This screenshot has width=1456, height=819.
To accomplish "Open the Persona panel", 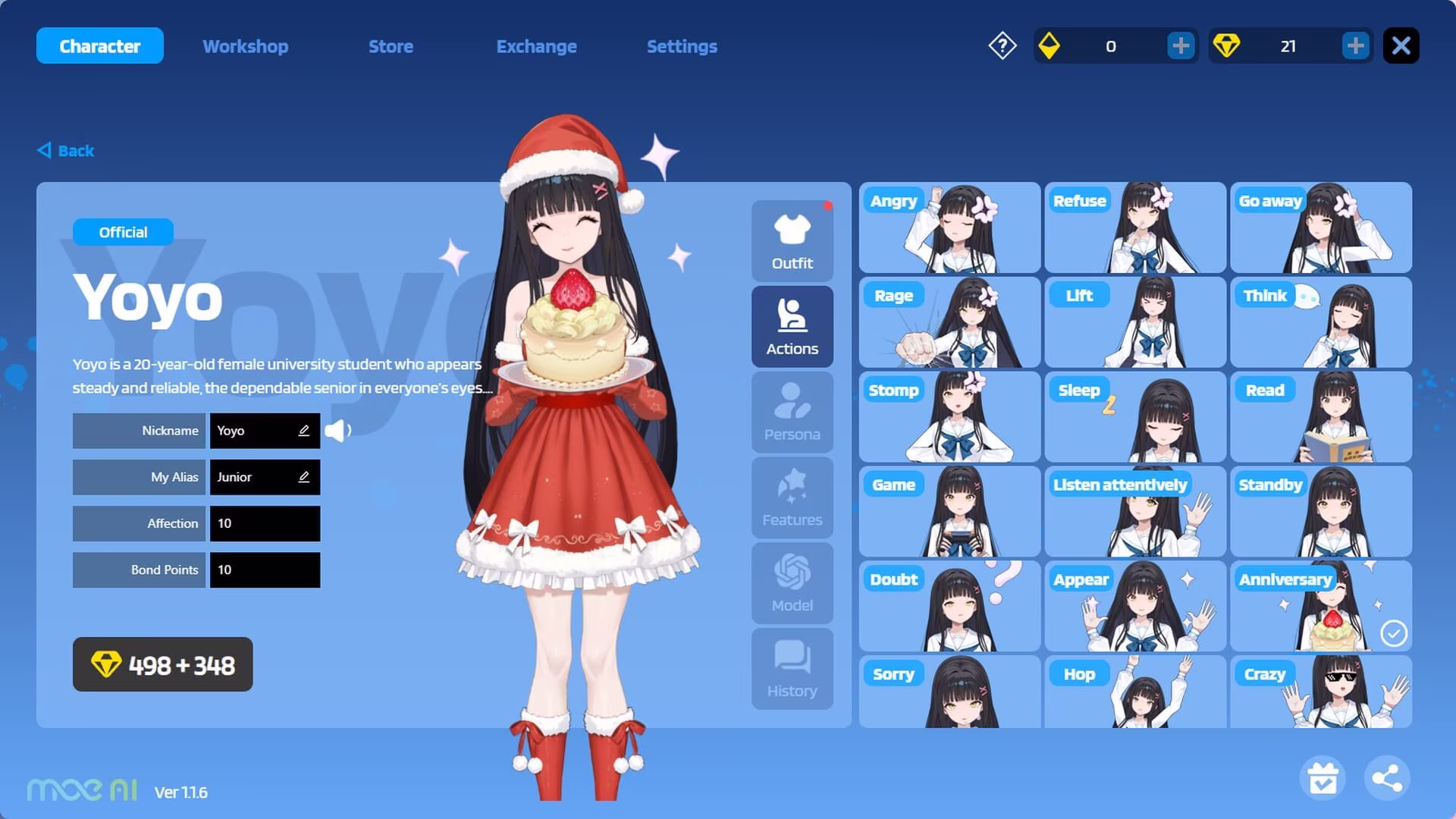I will click(x=792, y=412).
